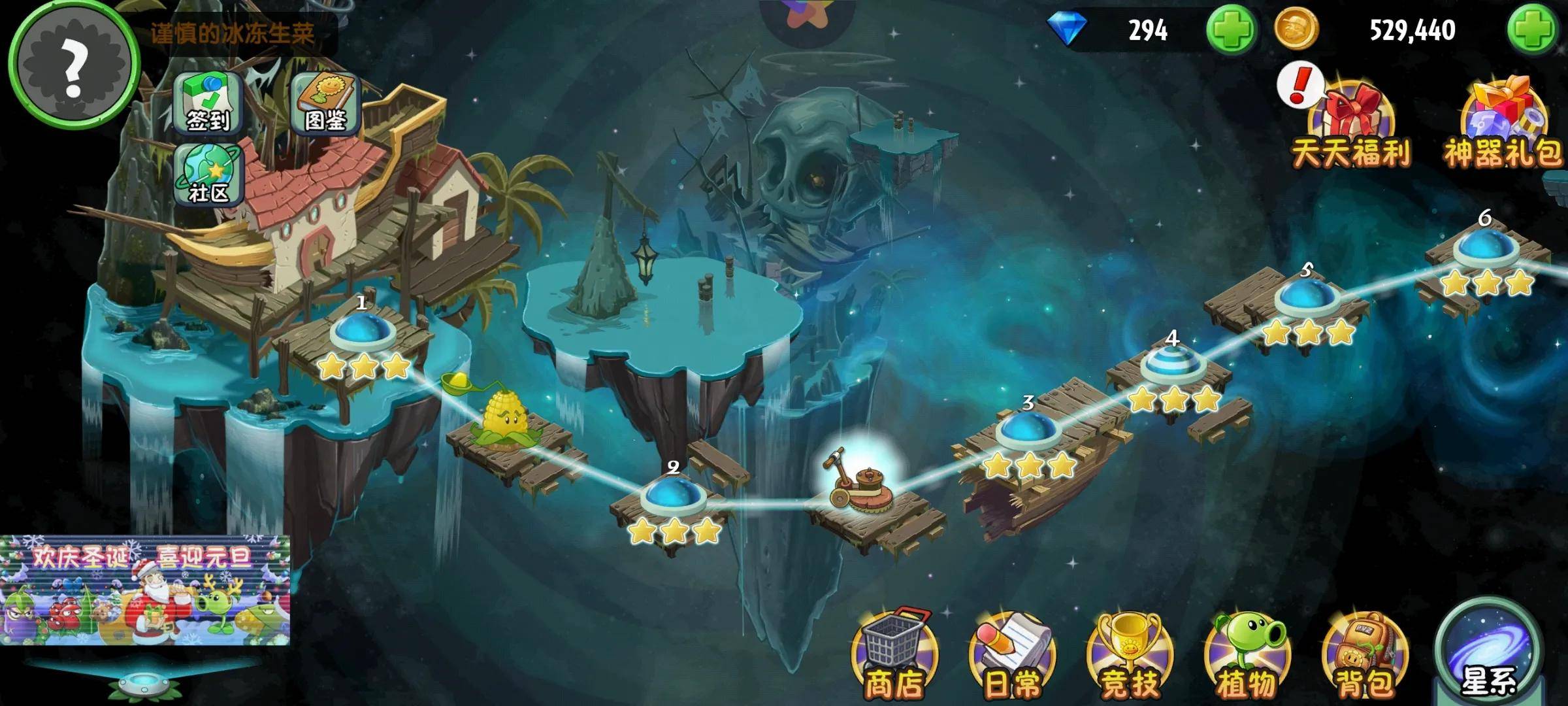
Task: Add more blue gems with plus button
Action: (x=1231, y=30)
